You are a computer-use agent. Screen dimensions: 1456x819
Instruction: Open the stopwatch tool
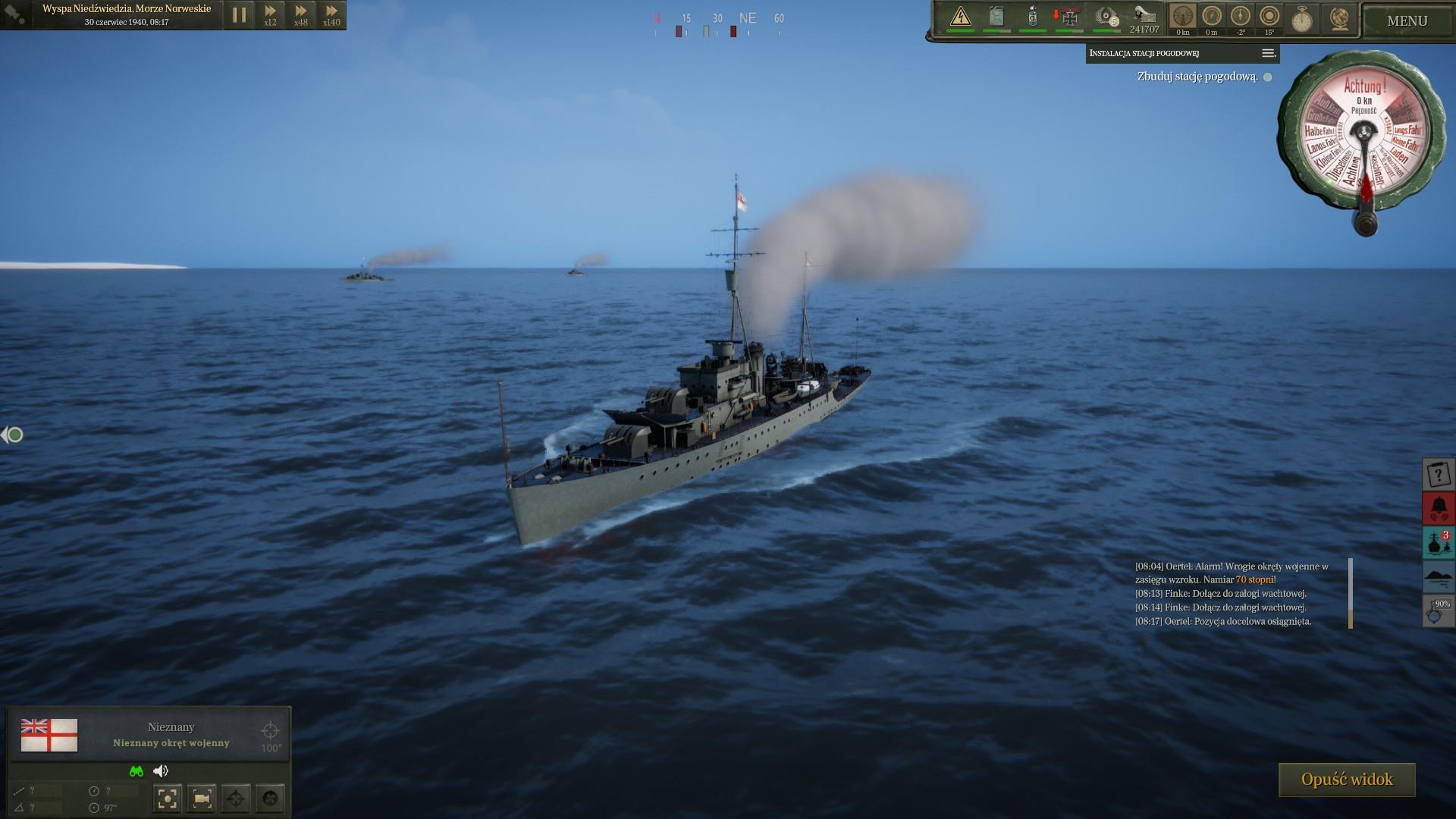(1302, 18)
